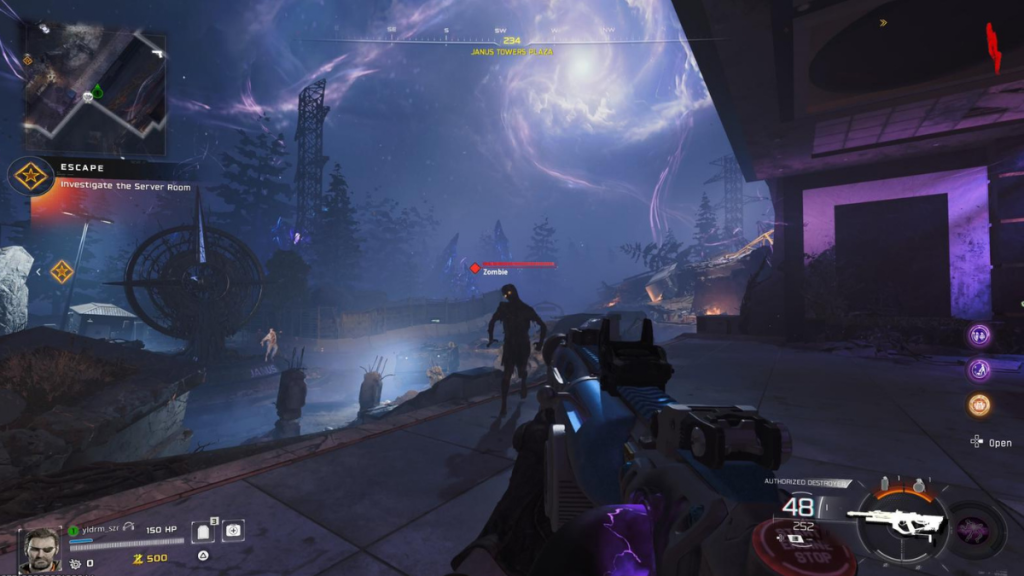Use the medkit self-revive slot

[232, 530]
